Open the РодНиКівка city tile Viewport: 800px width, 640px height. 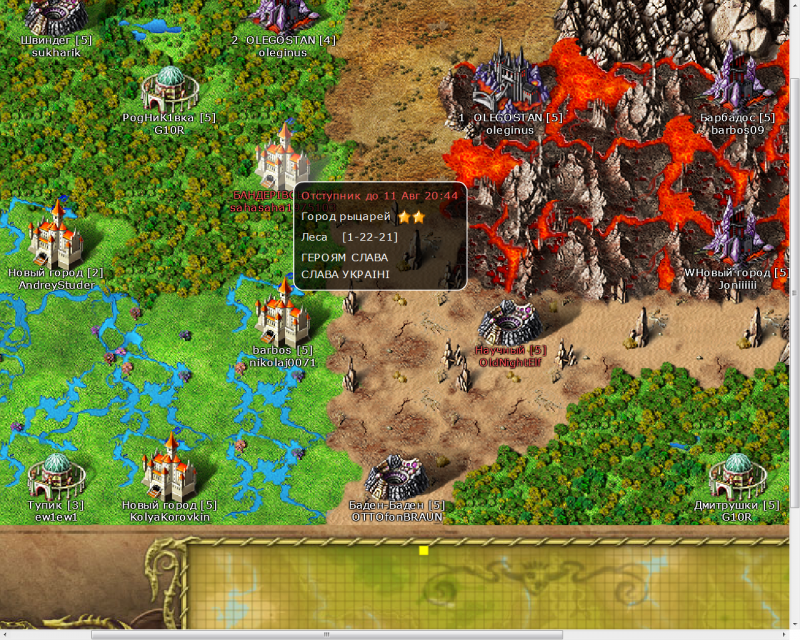coord(168,90)
